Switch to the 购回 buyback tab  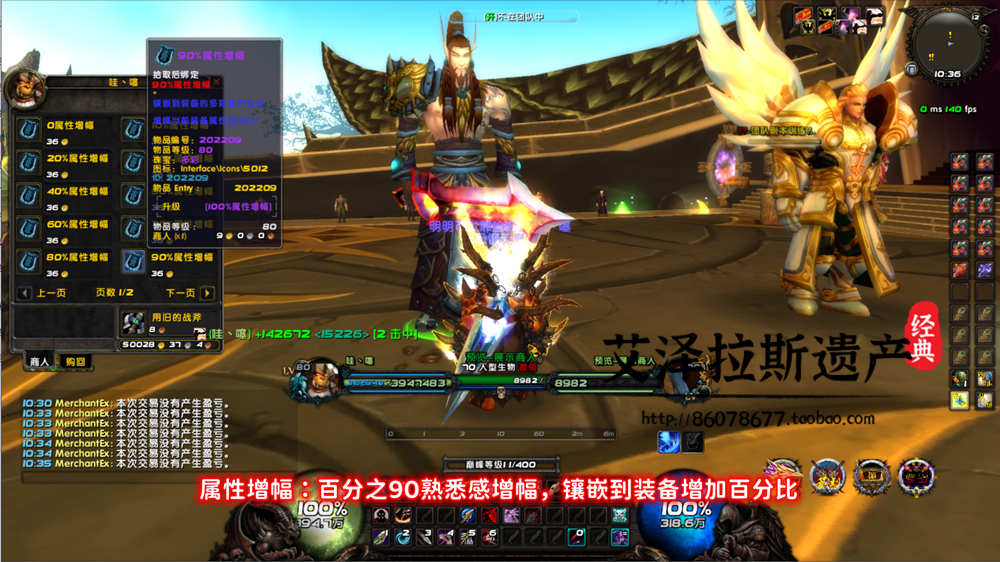75,361
